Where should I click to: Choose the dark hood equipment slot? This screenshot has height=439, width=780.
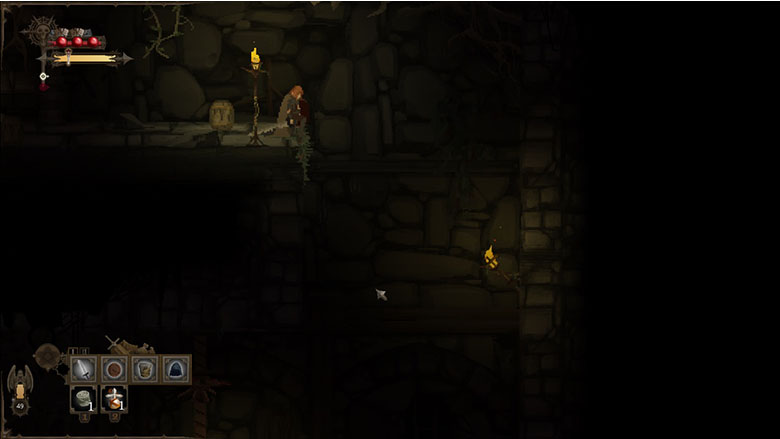(x=176, y=369)
